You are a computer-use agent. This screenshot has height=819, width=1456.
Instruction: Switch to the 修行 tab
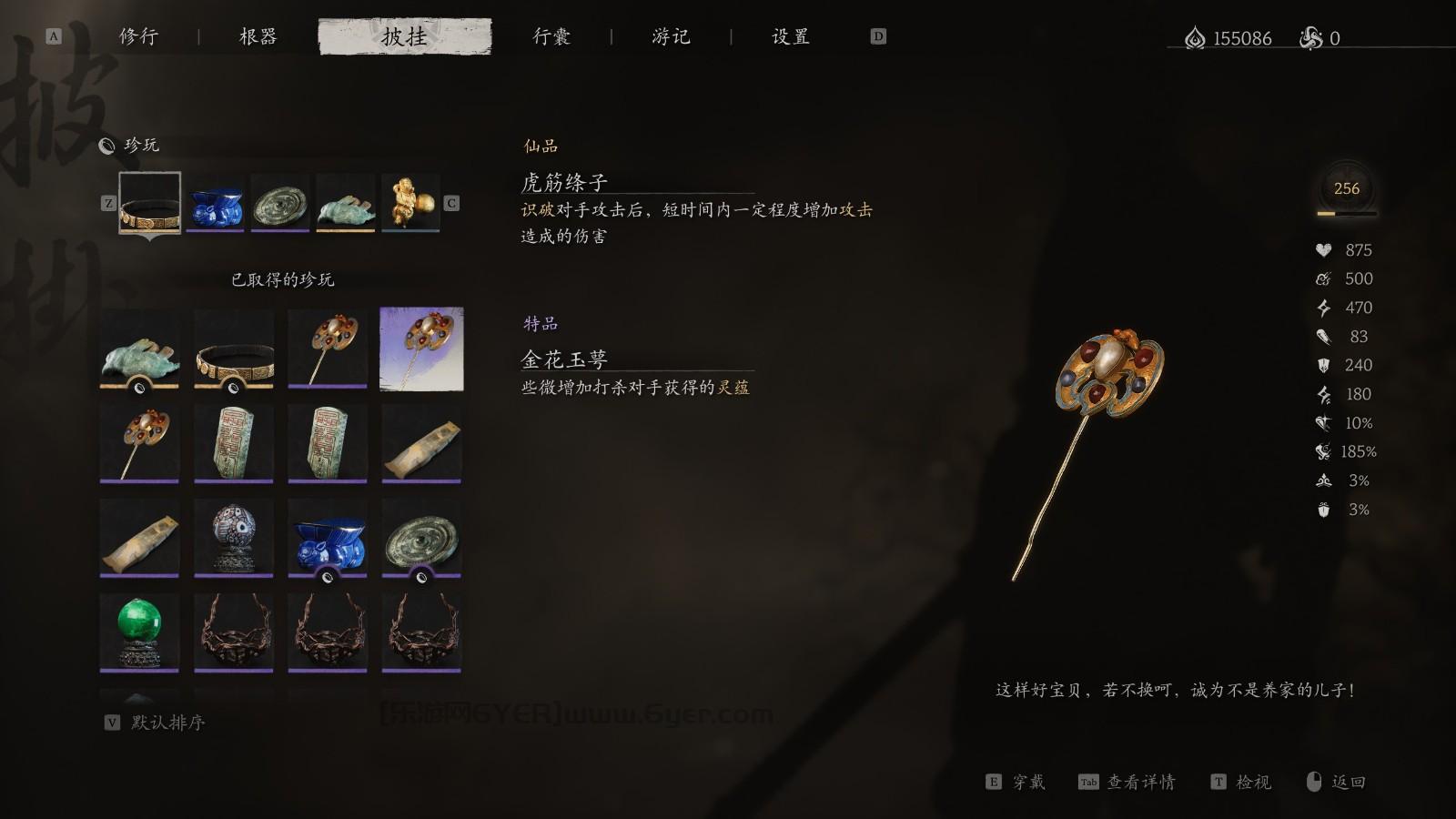(137, 37)
